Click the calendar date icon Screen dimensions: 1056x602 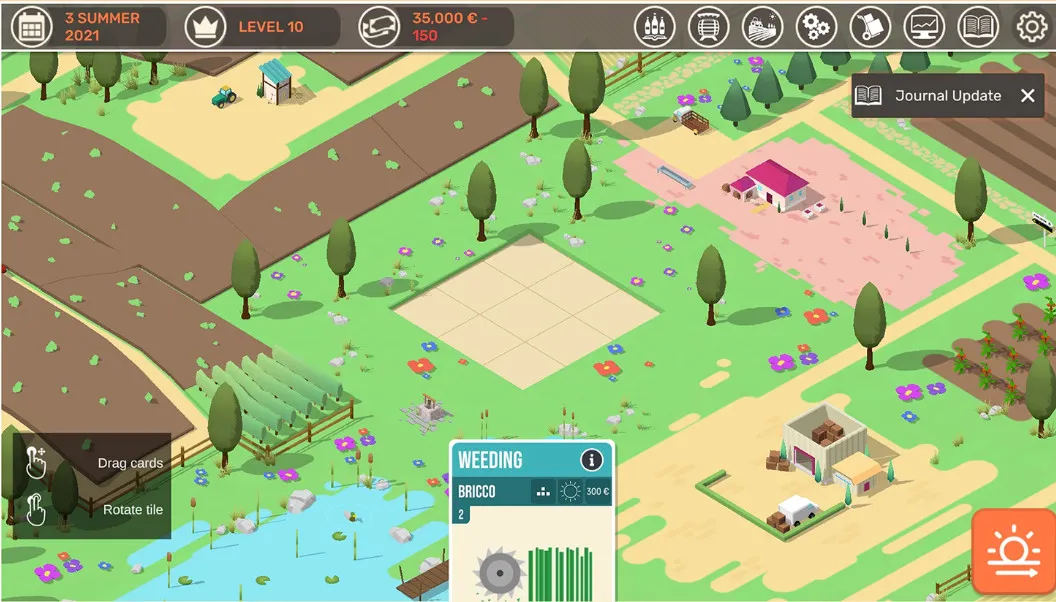coord(31,27)
